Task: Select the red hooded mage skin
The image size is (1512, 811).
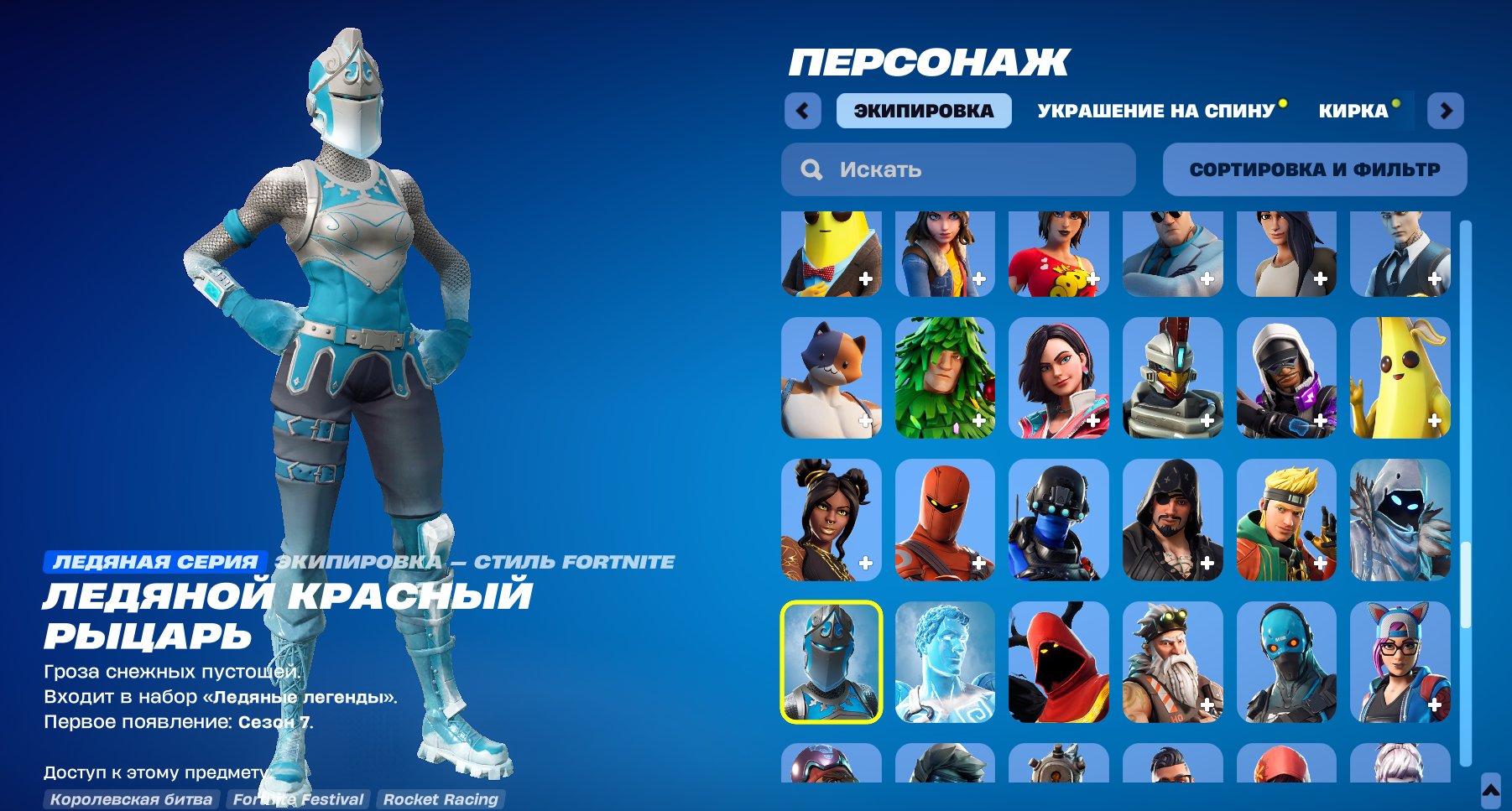Action: (x=1059, y=663)
